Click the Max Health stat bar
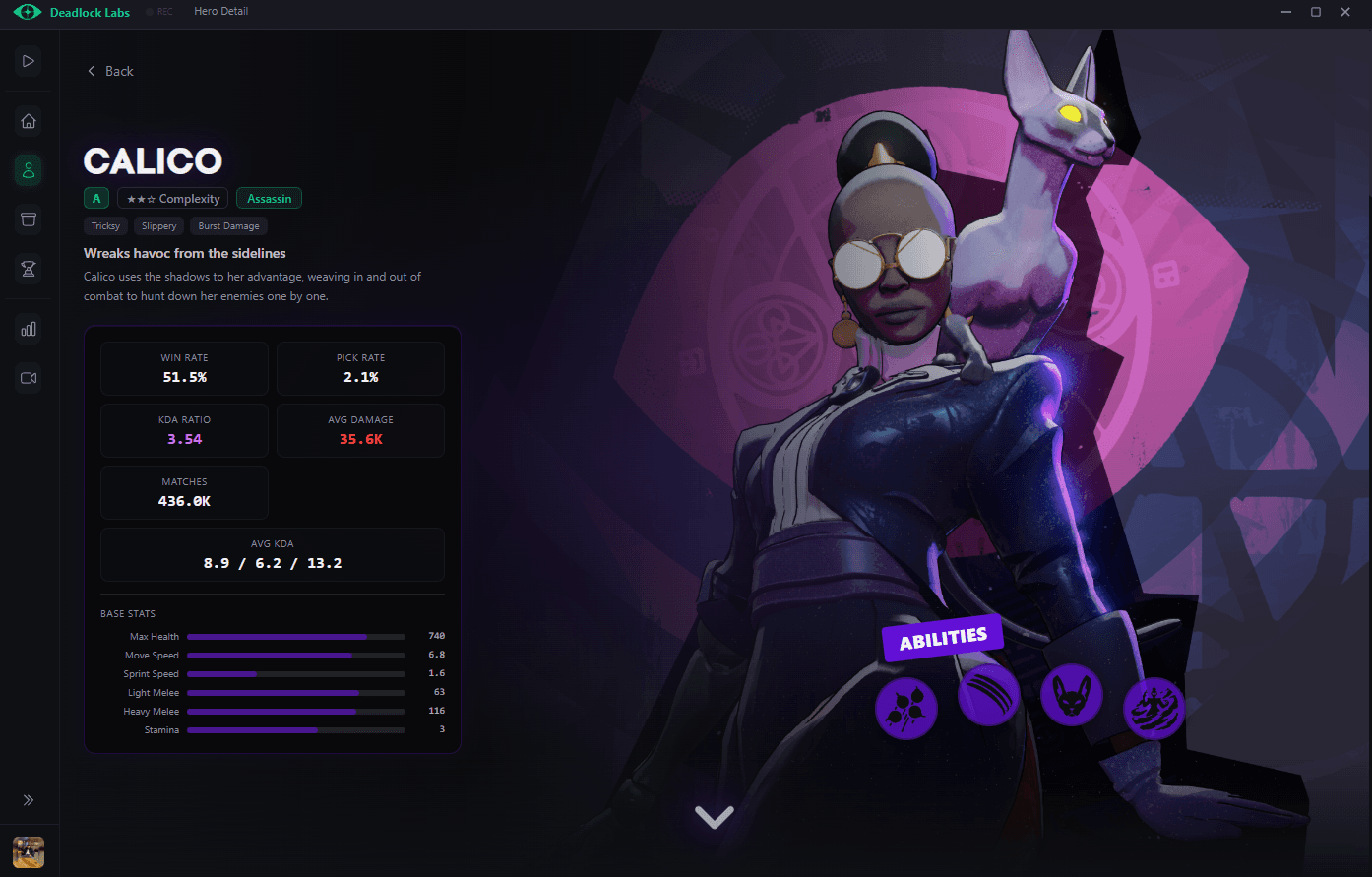The height and width of the screenshot is (877, 1372). 295,636
